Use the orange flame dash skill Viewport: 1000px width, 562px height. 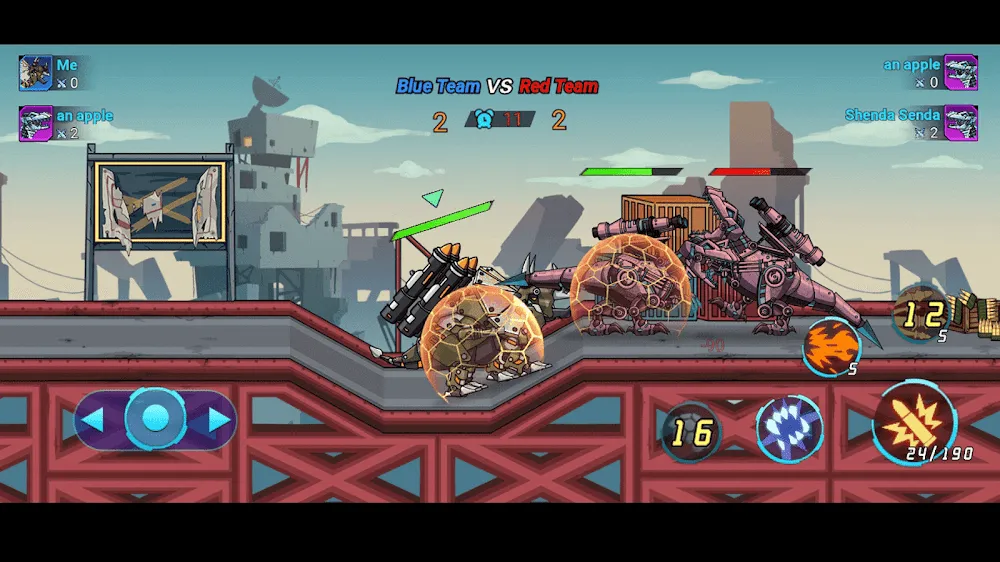coord(831,346)
